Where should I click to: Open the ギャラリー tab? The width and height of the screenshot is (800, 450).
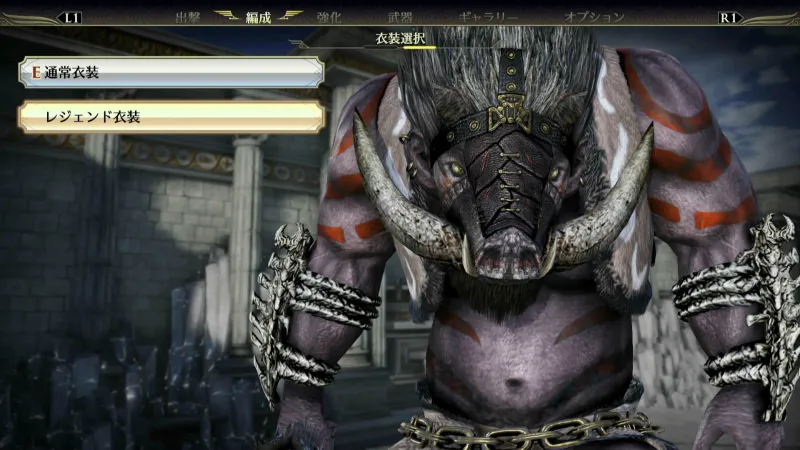tap(488, 17)
